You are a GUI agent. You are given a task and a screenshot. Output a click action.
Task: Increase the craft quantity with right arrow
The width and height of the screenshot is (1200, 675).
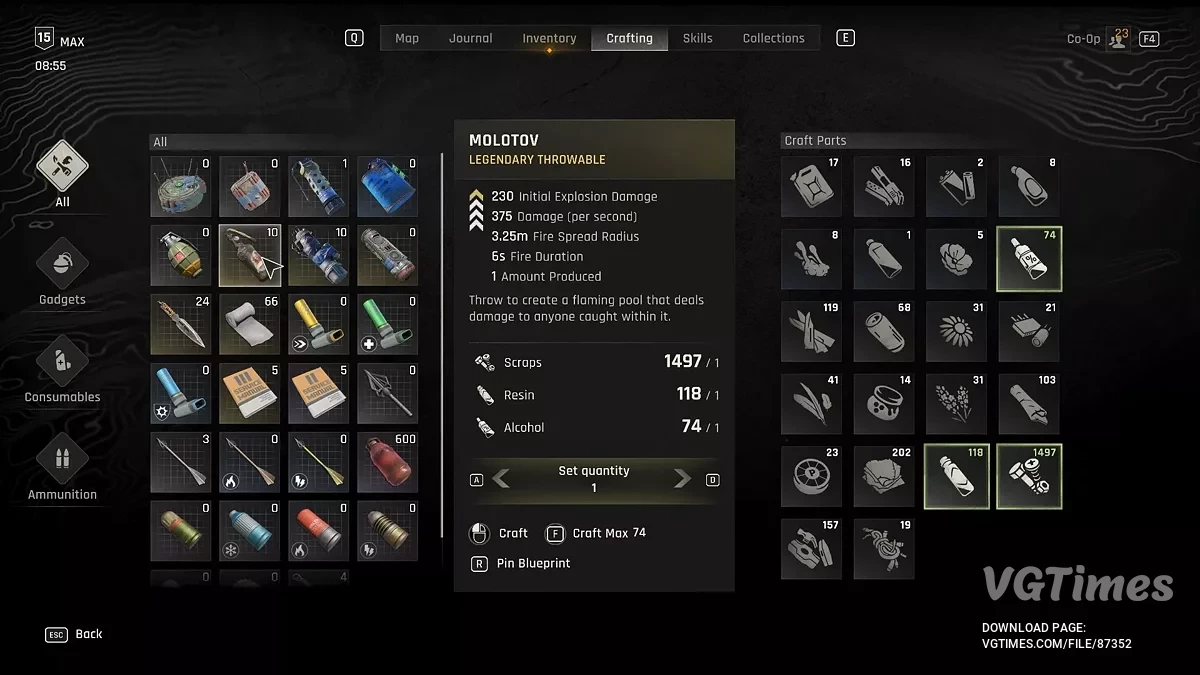click(683, 479)
